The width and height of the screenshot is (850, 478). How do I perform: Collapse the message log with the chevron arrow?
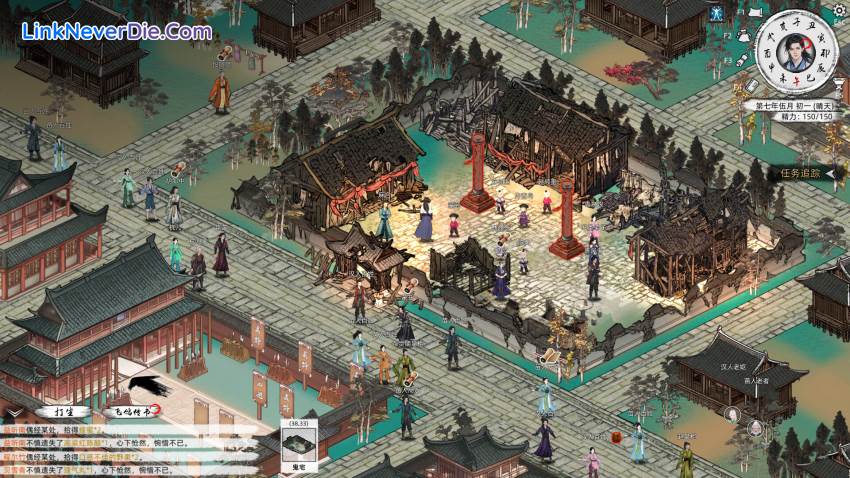[x=13, y=411]
